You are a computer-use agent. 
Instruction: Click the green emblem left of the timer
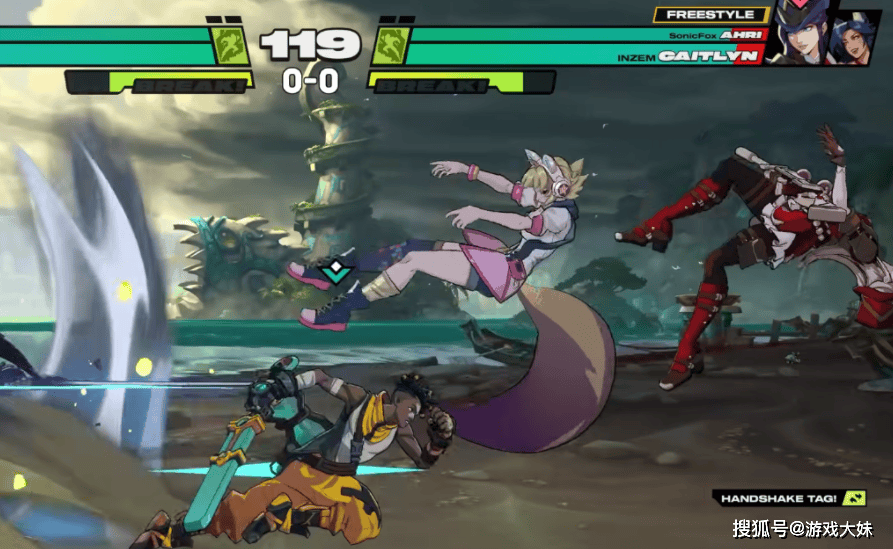point(228,46)
